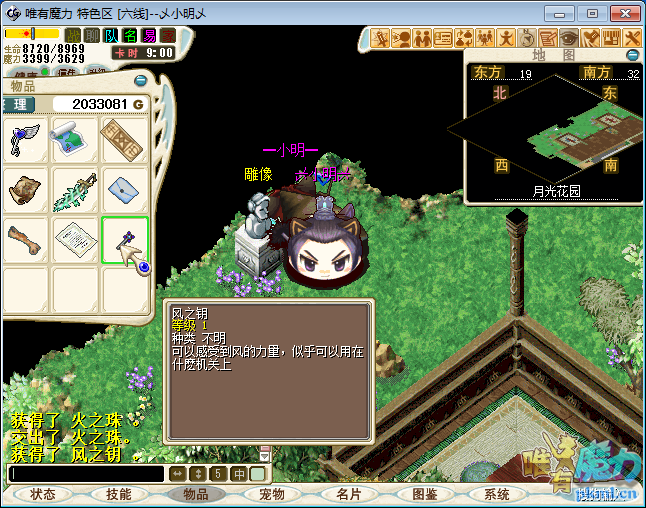Minimize the 物品 inventory panel

click(141, 81)
